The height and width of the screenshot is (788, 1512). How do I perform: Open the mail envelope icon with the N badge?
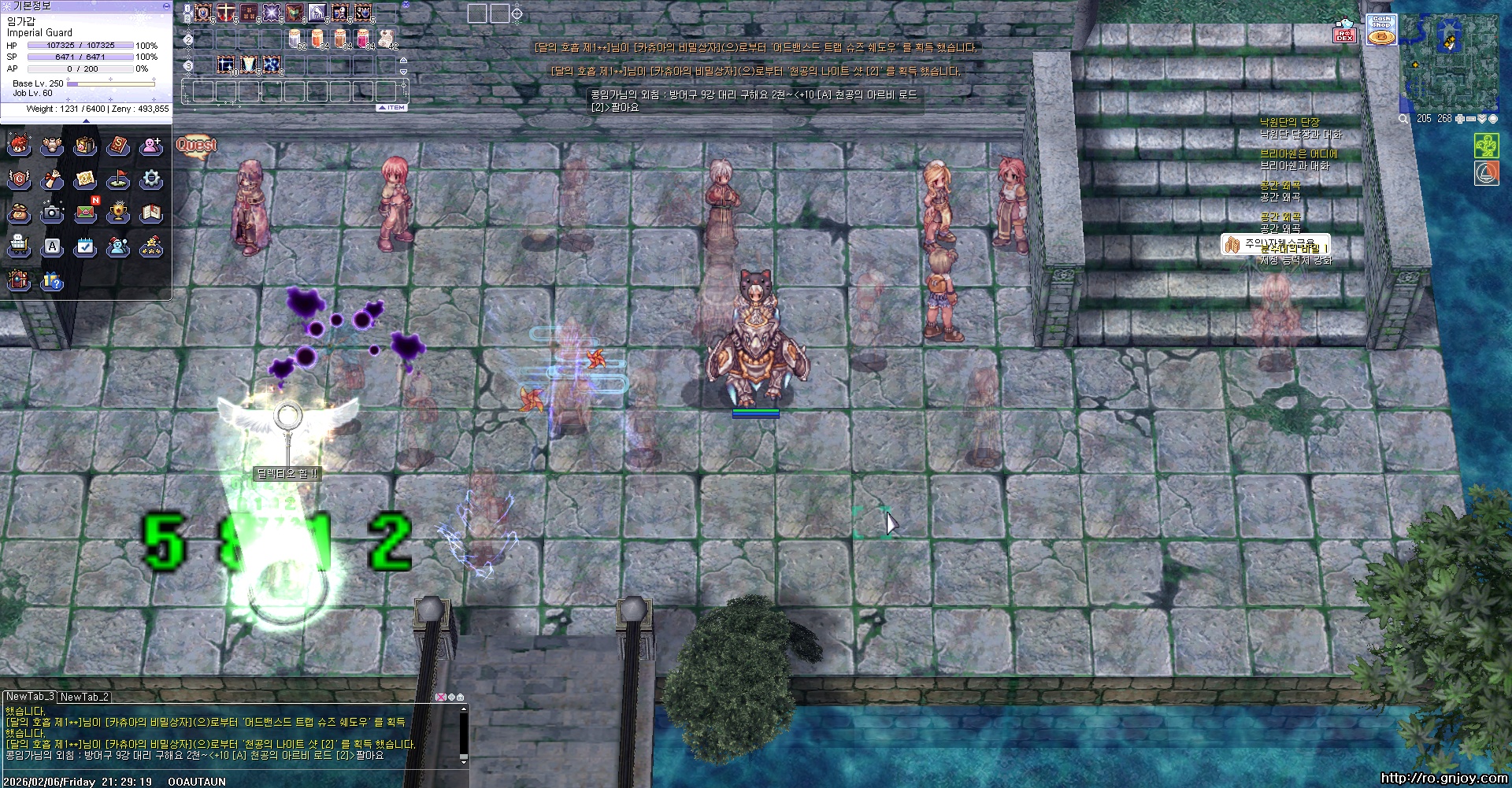click(x=86, y=213)
